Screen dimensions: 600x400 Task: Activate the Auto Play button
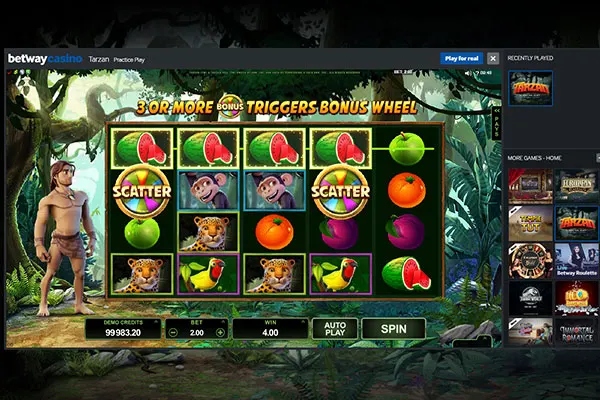(334, 328)
